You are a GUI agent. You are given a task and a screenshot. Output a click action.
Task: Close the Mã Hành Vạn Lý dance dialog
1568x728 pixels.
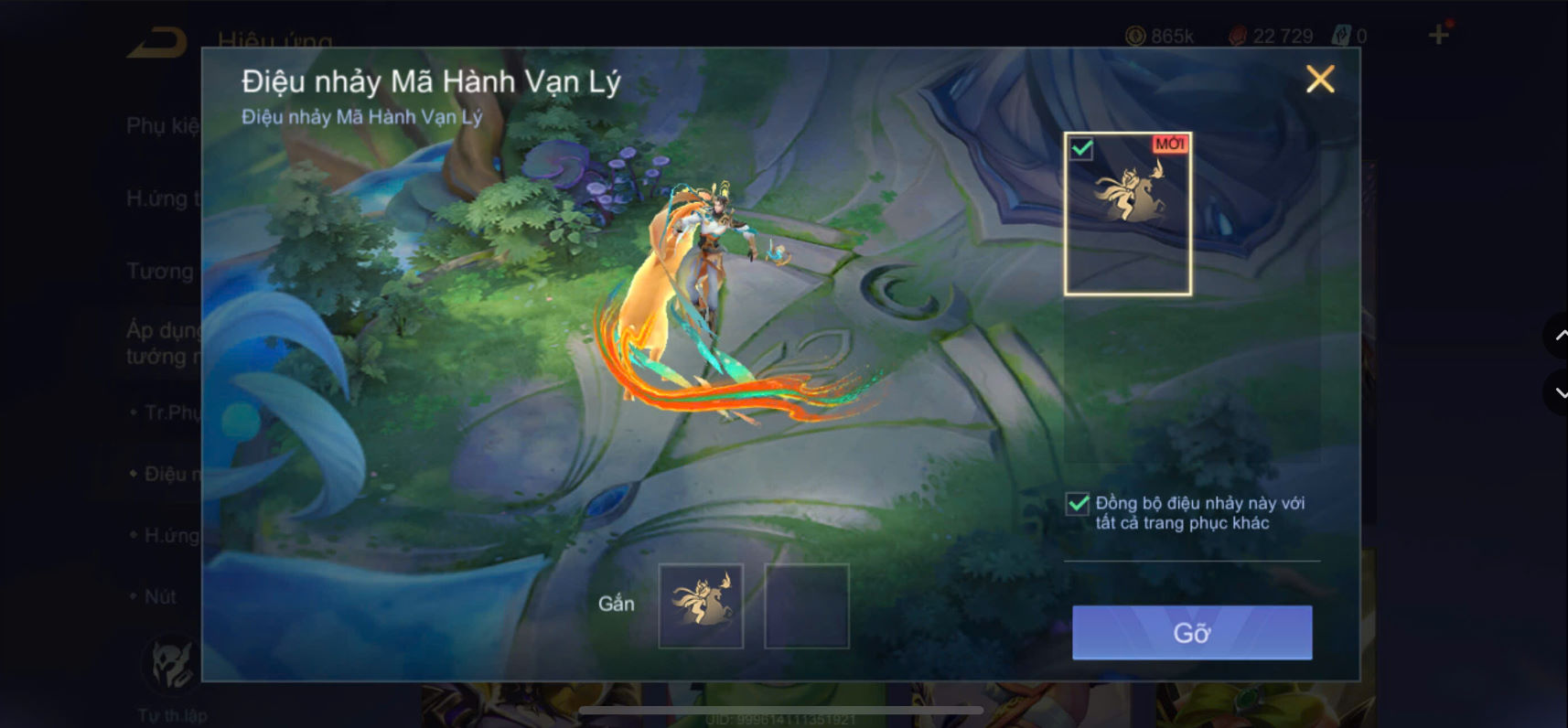coord(1320,80)
